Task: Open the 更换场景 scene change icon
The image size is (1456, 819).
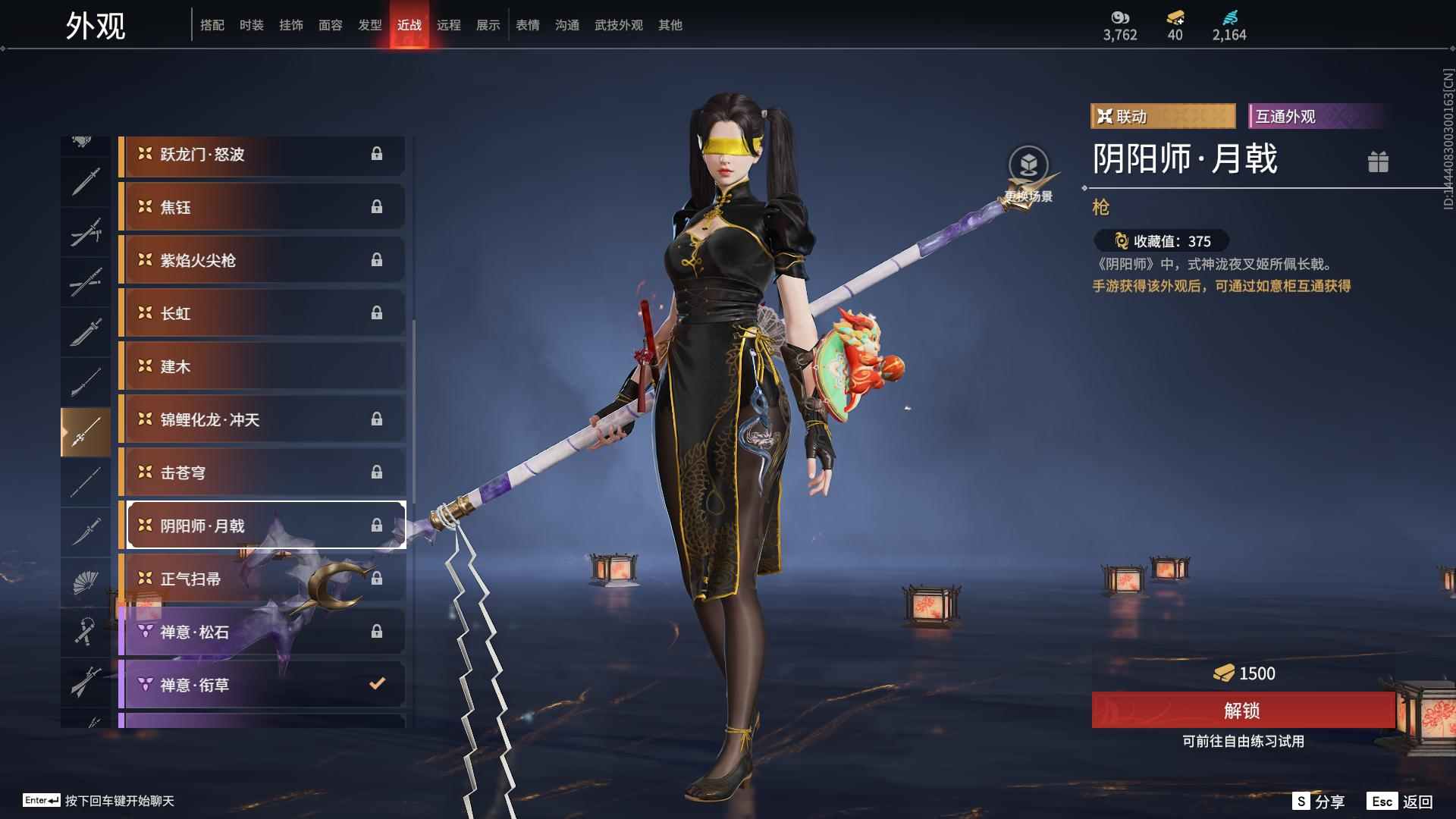Action: click(1029, 162)
